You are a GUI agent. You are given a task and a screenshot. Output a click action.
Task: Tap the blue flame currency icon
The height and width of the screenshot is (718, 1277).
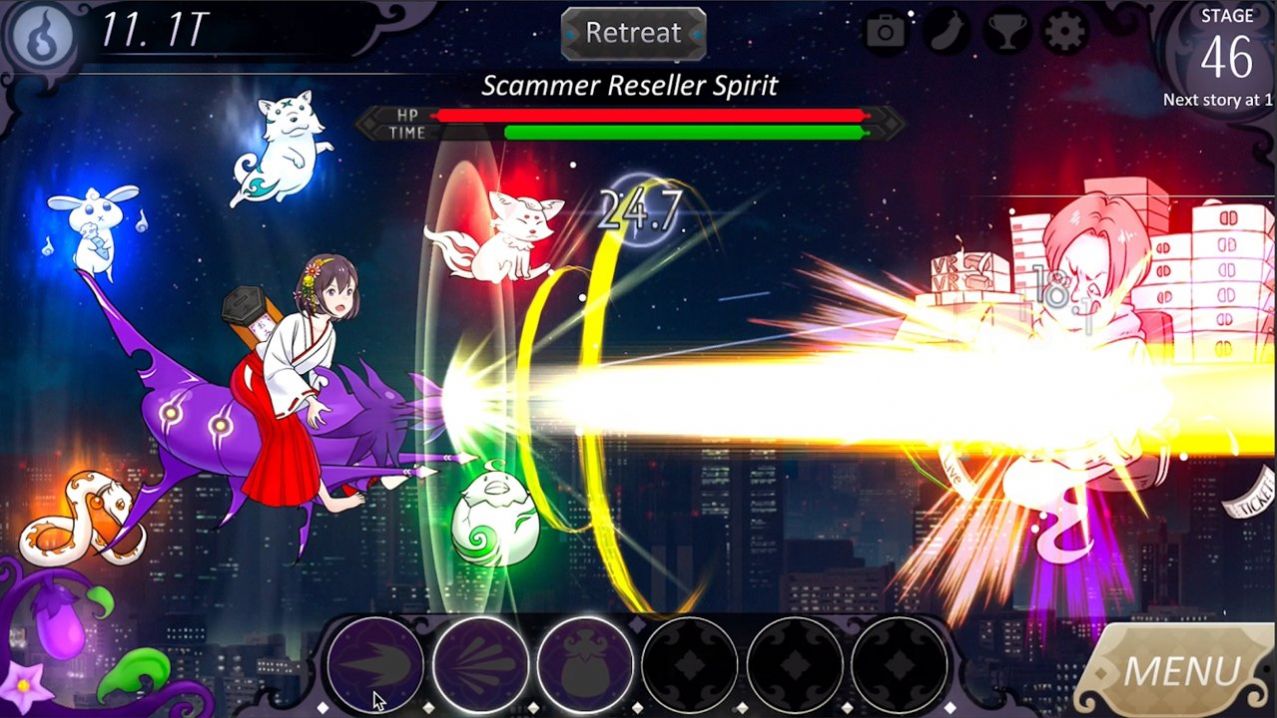42,36
